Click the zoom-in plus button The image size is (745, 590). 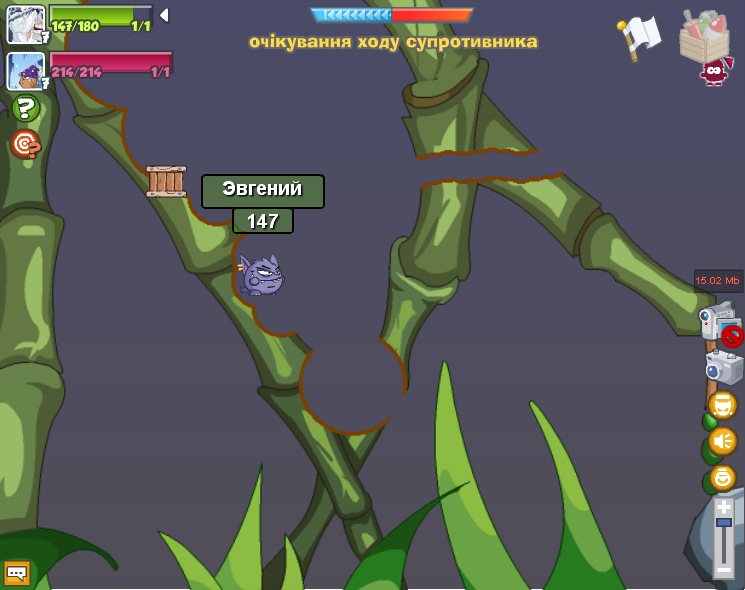(723, 507)
